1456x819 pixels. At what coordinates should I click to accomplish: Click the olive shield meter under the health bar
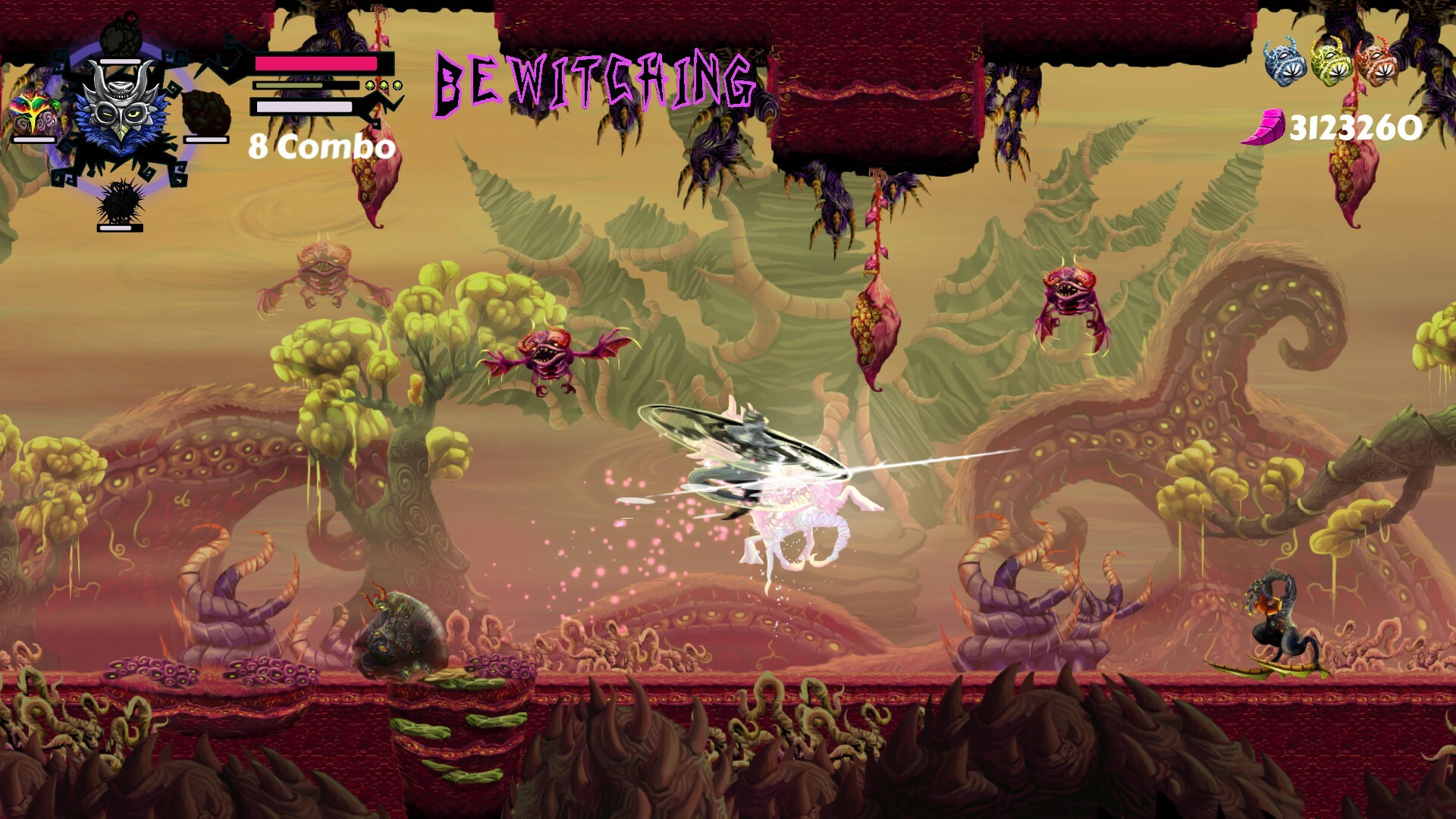288,85
